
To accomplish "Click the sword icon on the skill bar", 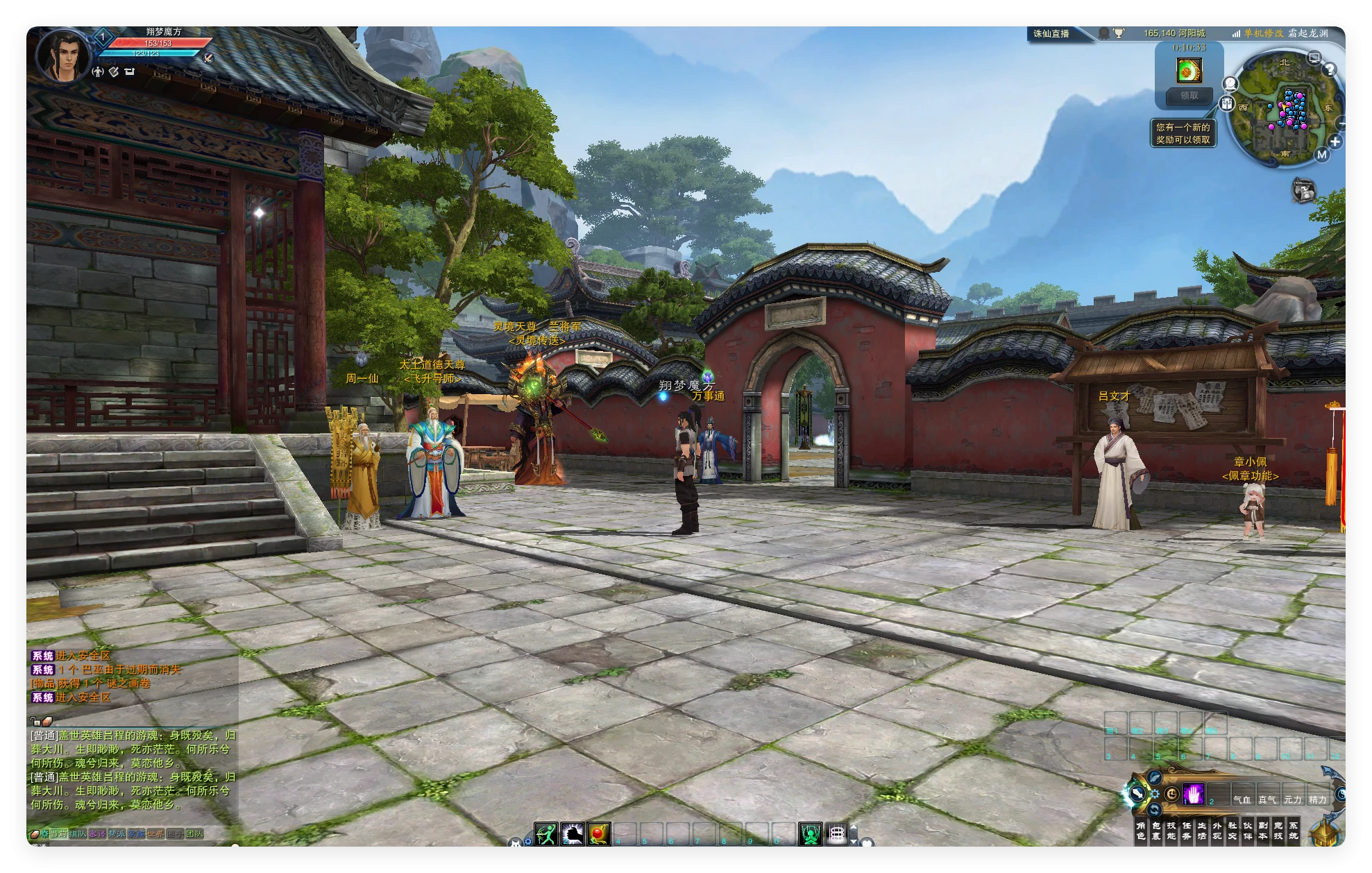I will pyautogui.click(x=1137, y=793).
